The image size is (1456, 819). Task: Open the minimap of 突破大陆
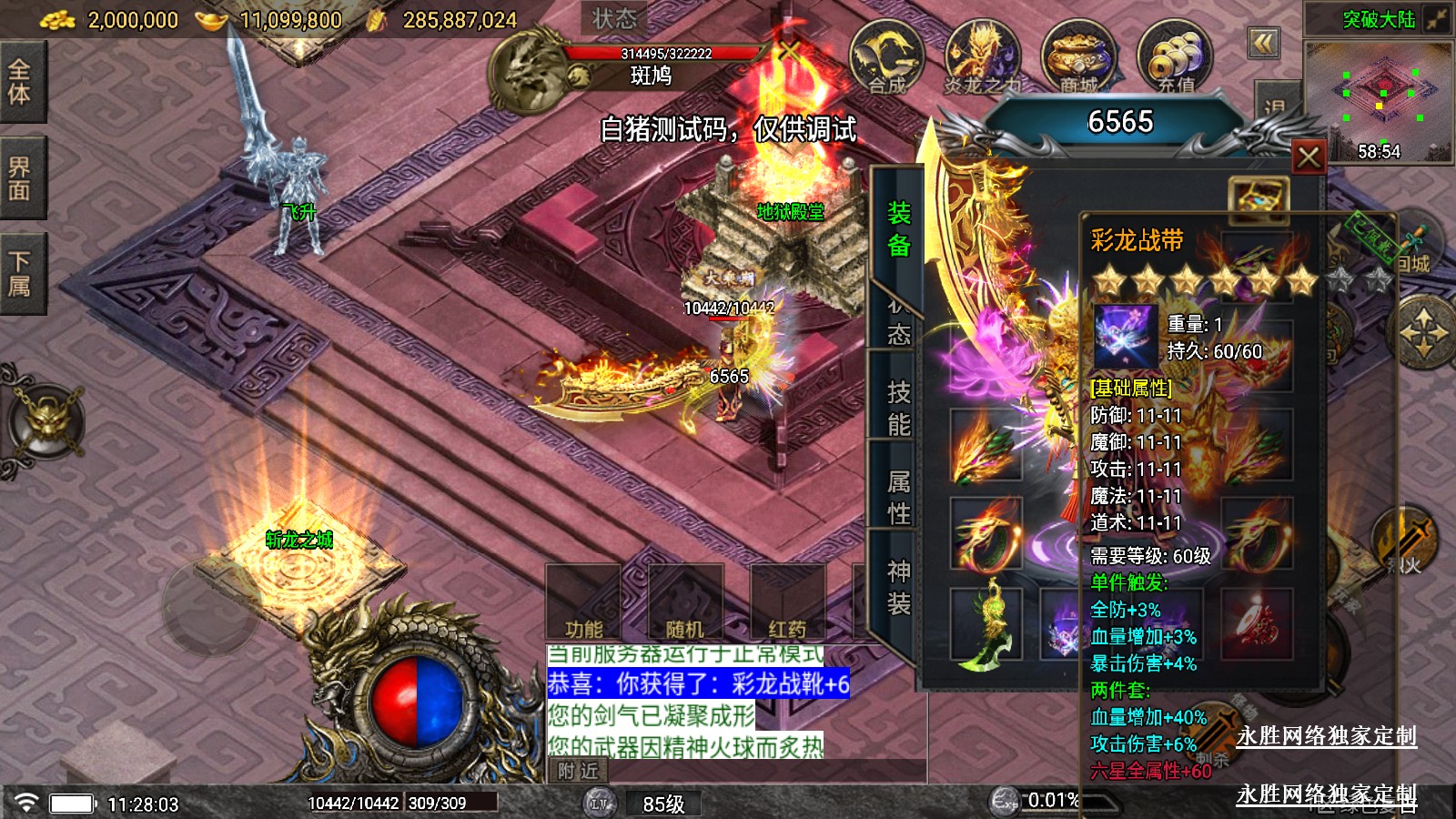point(1378,100)
